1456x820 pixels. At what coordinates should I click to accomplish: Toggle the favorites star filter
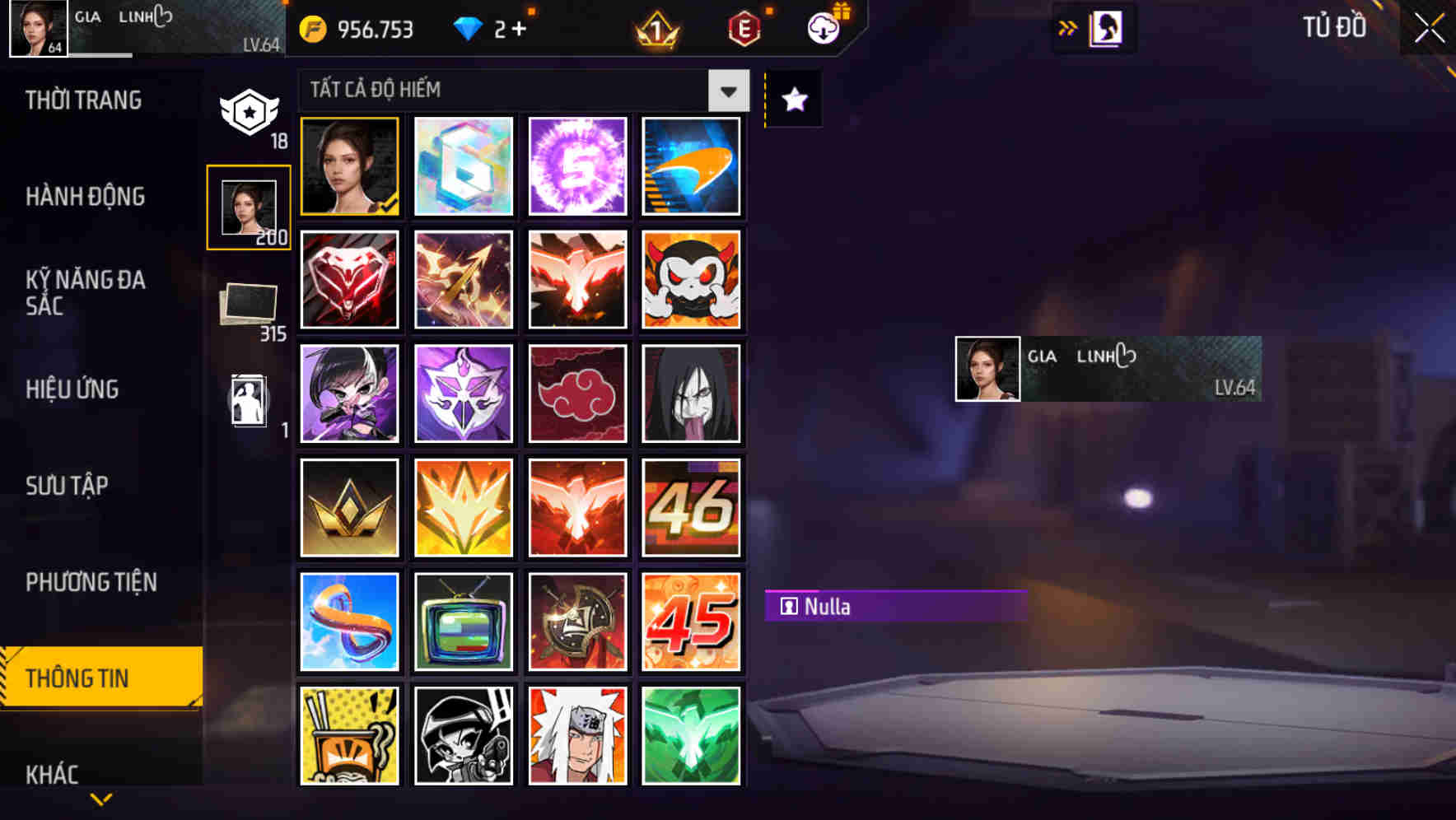click(793, 100)
